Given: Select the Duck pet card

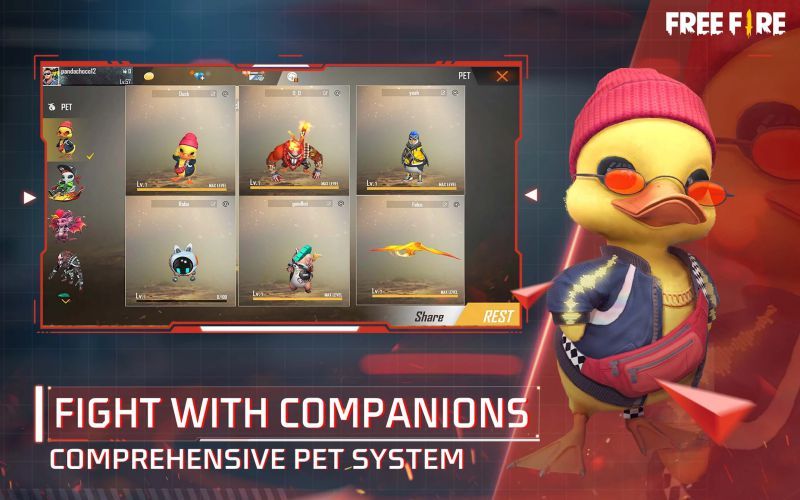Looking at the screenshot, I should tap(181, 139).
